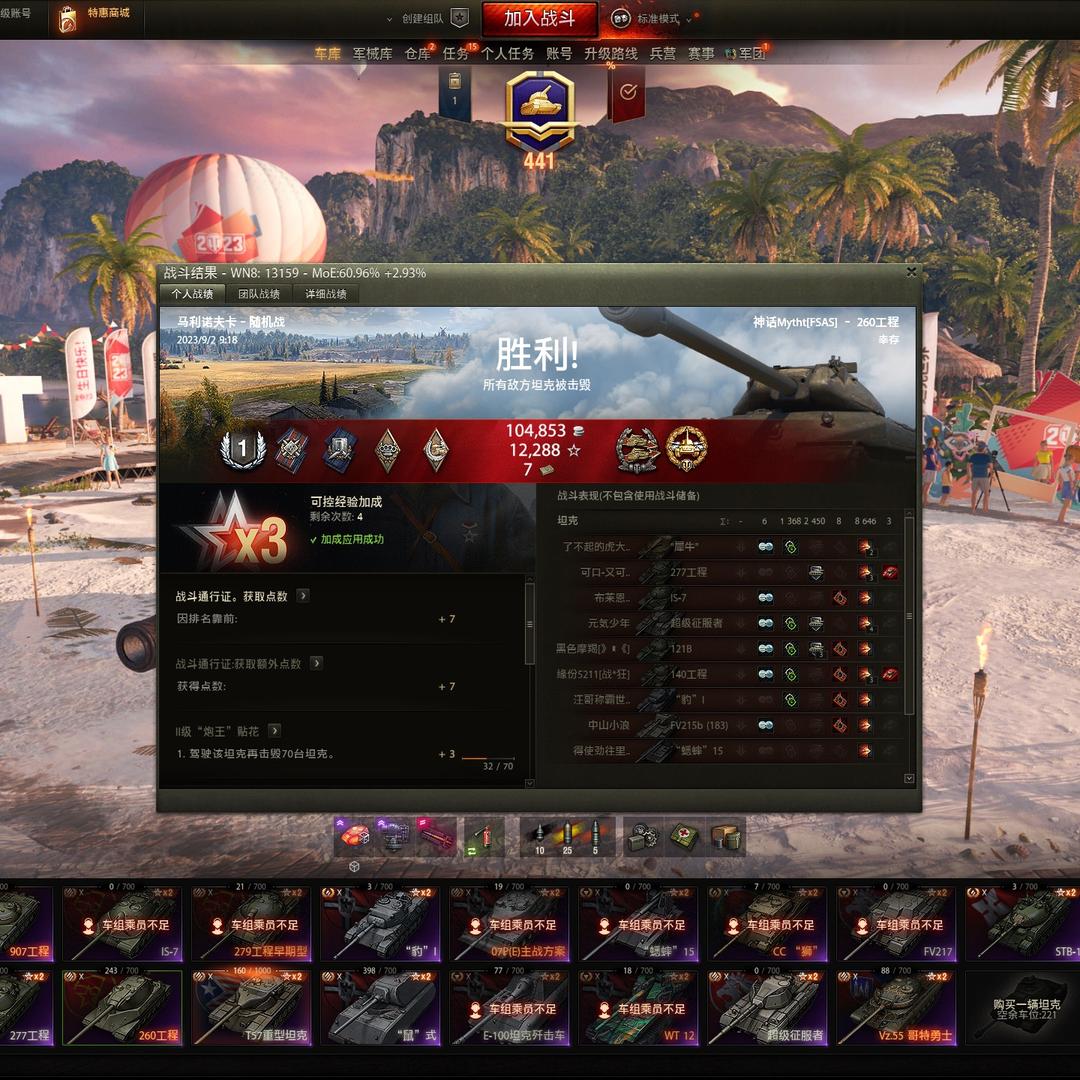Open the 军械库 menu
This screenshot has height=1080, width=1080.
[372, 54]
